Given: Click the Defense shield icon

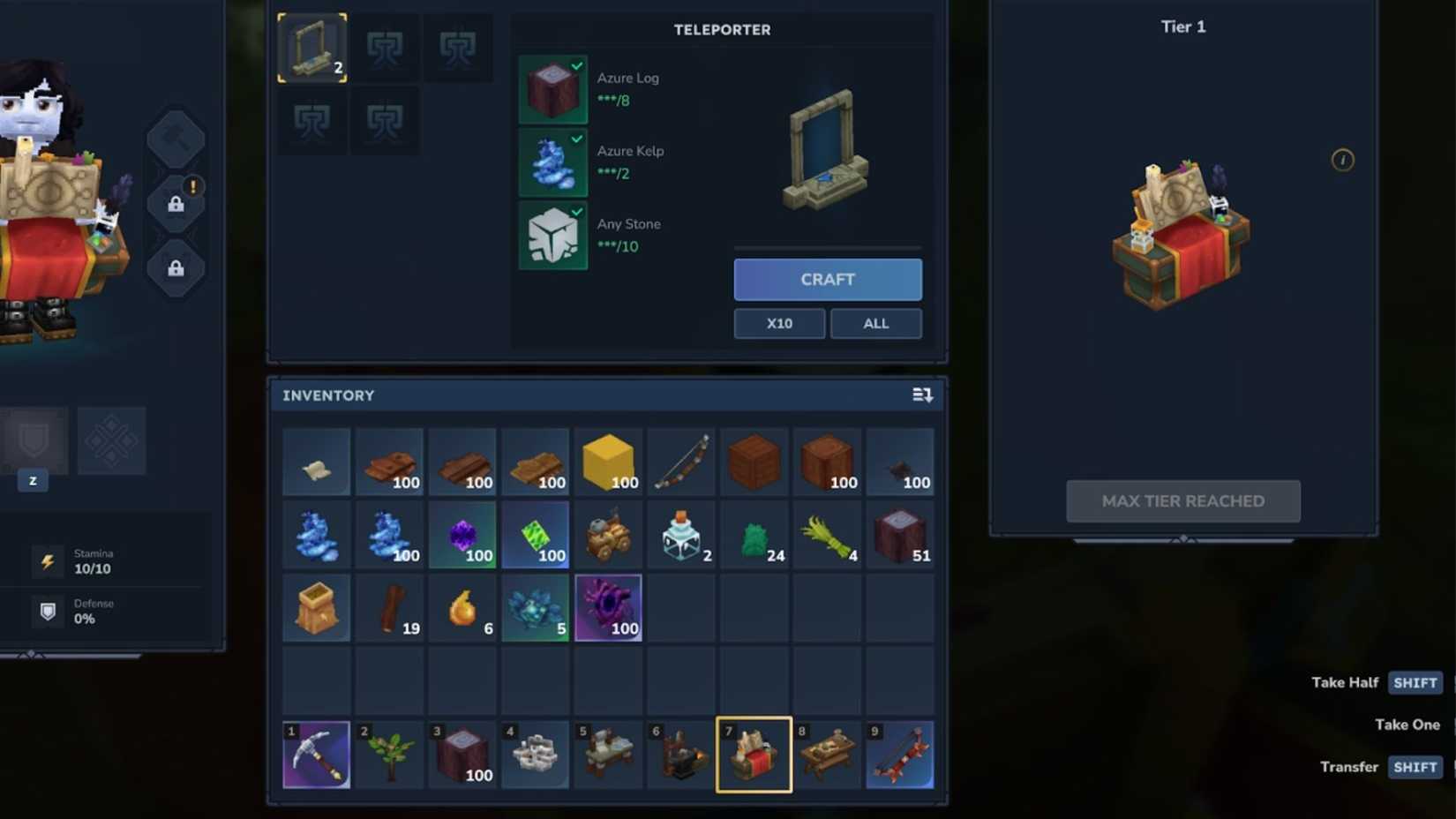Looking at the screenshot, I should click(x=49, y=610).
